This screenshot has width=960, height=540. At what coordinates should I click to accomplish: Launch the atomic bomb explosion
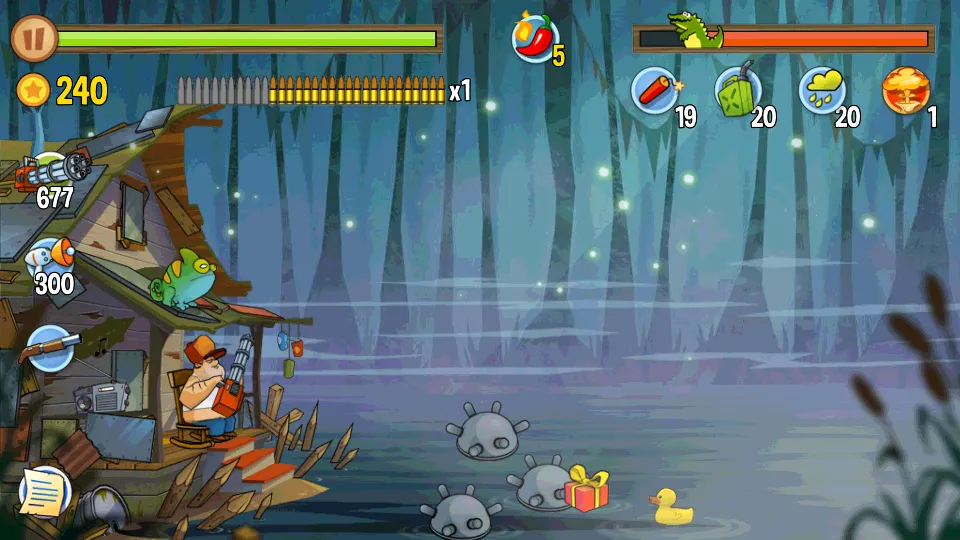(x=905, y=92)
